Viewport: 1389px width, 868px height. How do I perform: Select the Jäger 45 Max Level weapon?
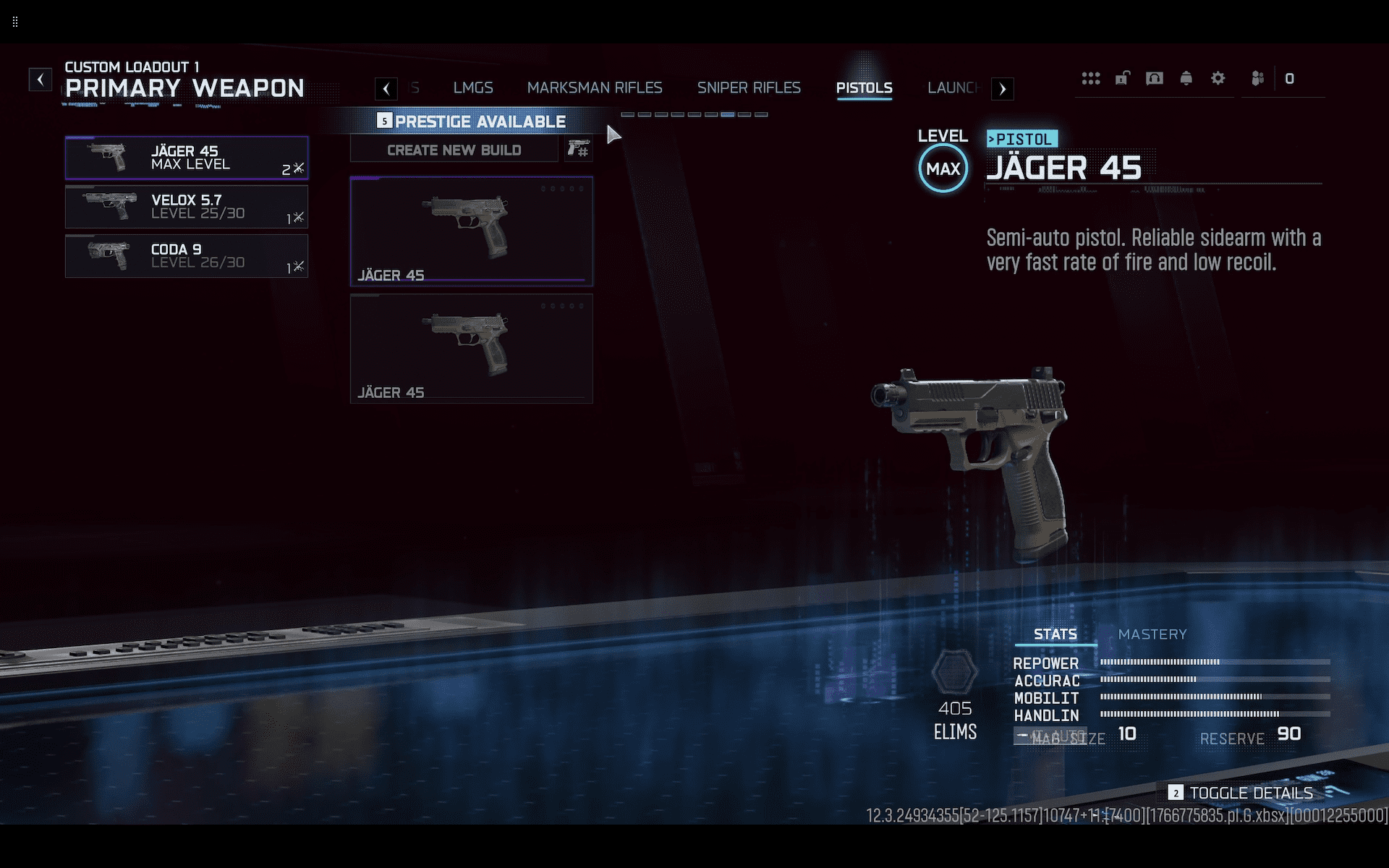pos(187,158)
